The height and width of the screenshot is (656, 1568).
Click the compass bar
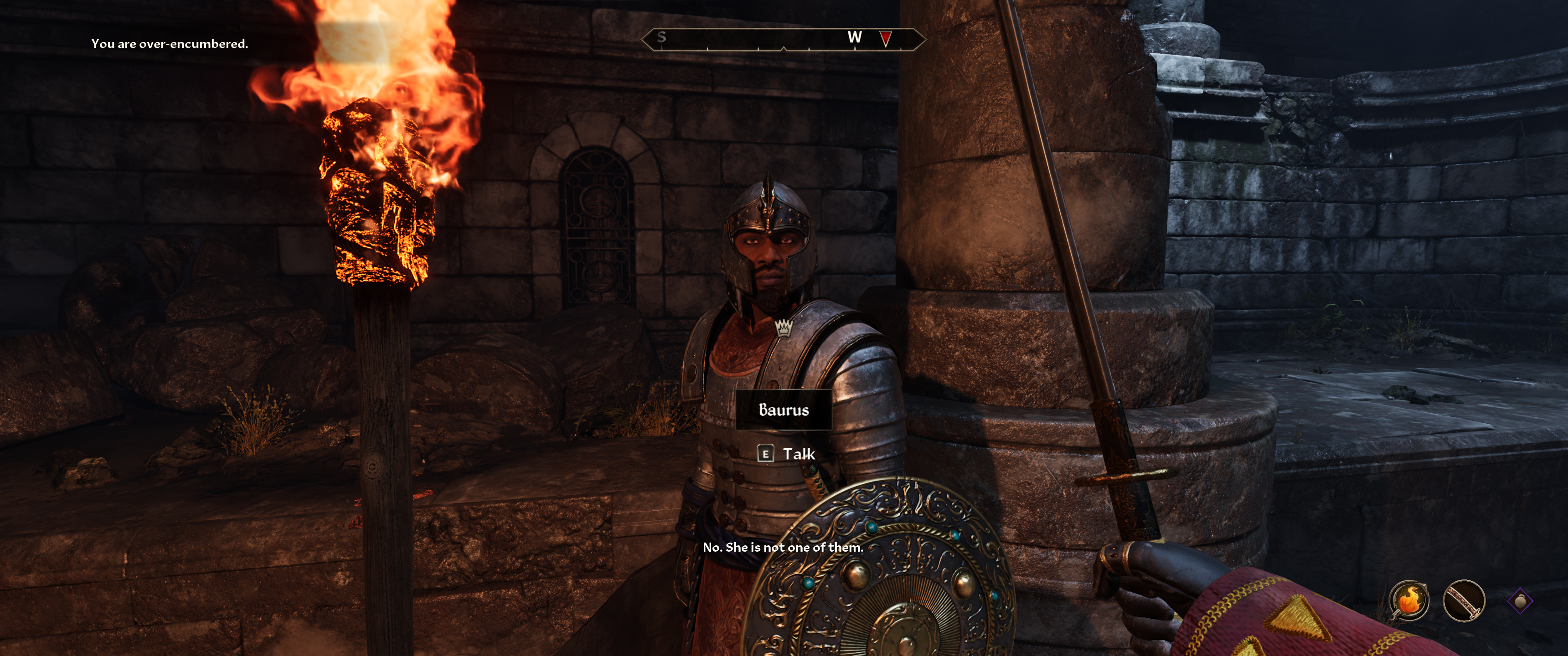783,39
